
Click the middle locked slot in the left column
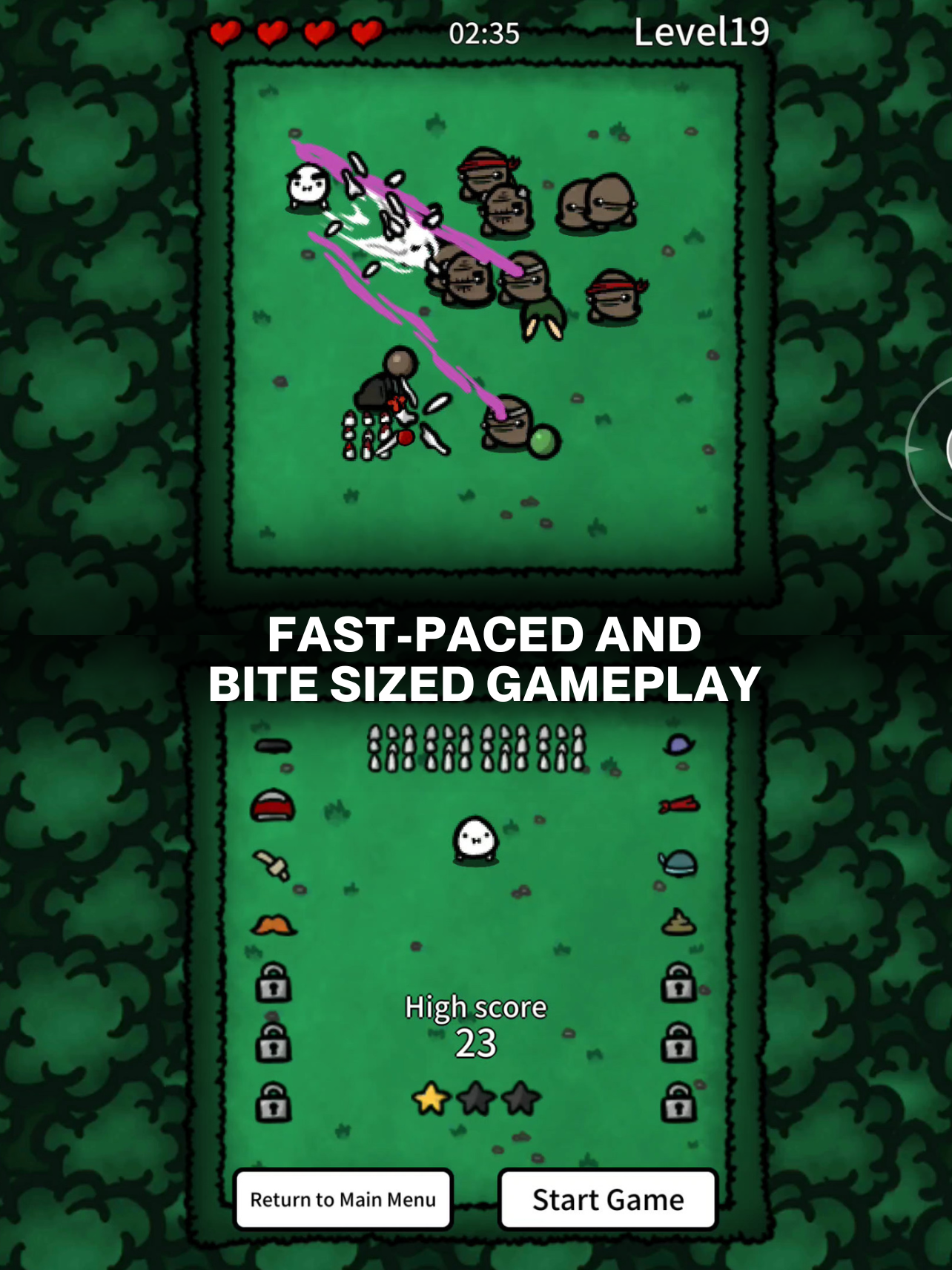pyautogui.click(x=274, y=1044)
